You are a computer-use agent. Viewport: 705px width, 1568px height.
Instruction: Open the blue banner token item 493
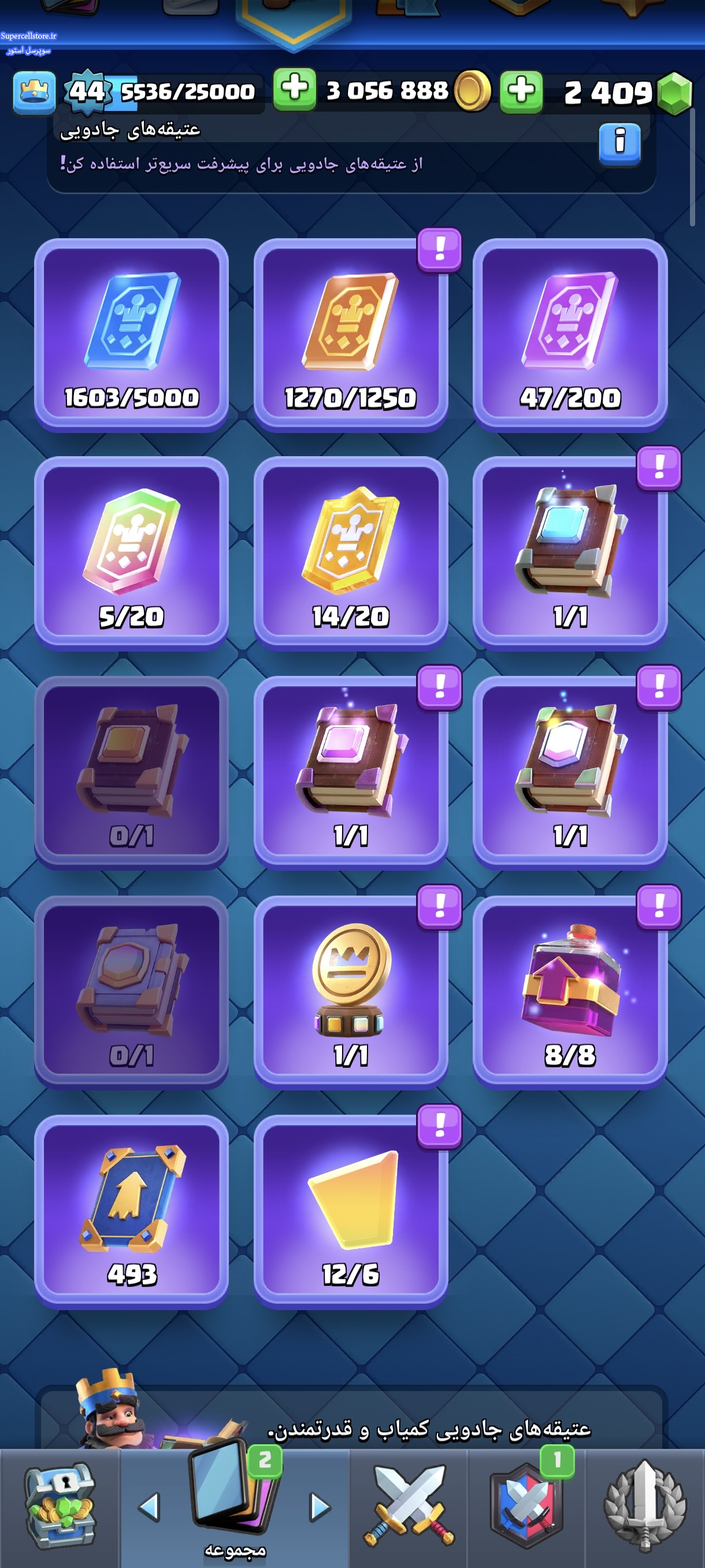(131, 1211)
